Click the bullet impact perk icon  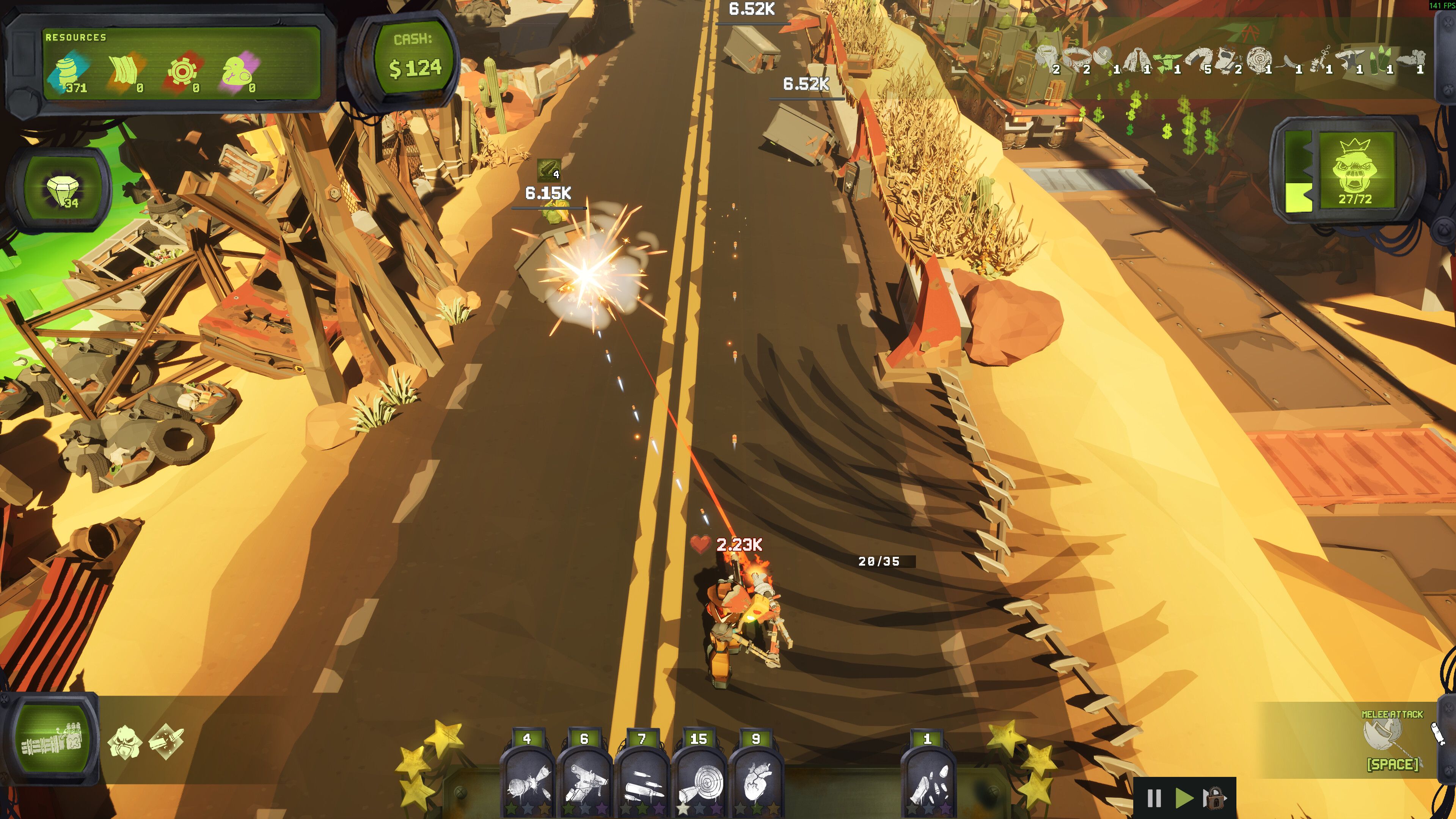click(x=166, y=741)
